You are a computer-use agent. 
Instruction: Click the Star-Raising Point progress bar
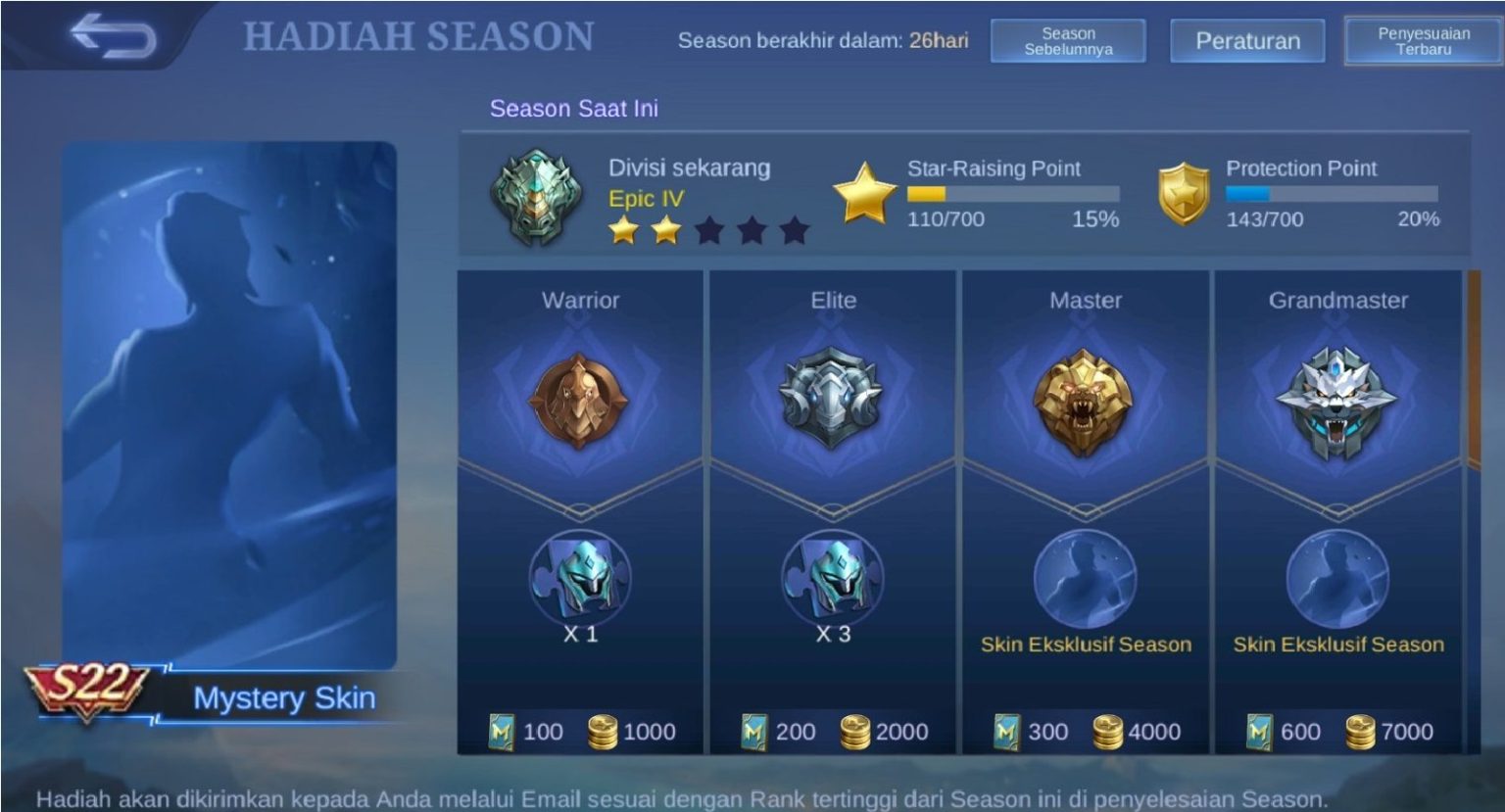pos(1014,194)
